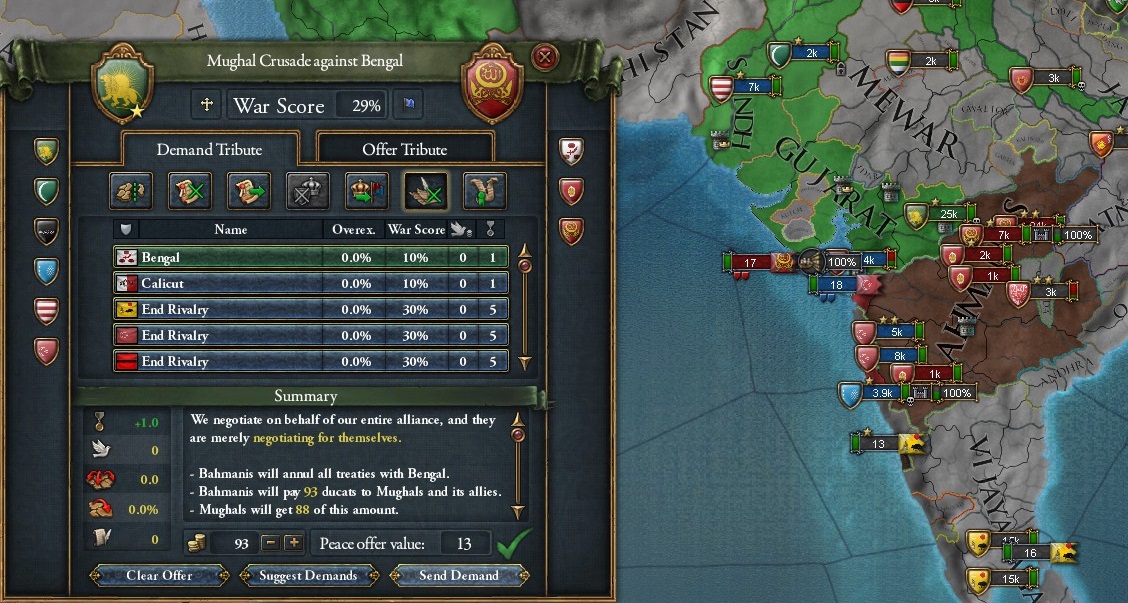Increase ducats with the plus button
The image size is (1128, 603).
[x=293, y=543]
